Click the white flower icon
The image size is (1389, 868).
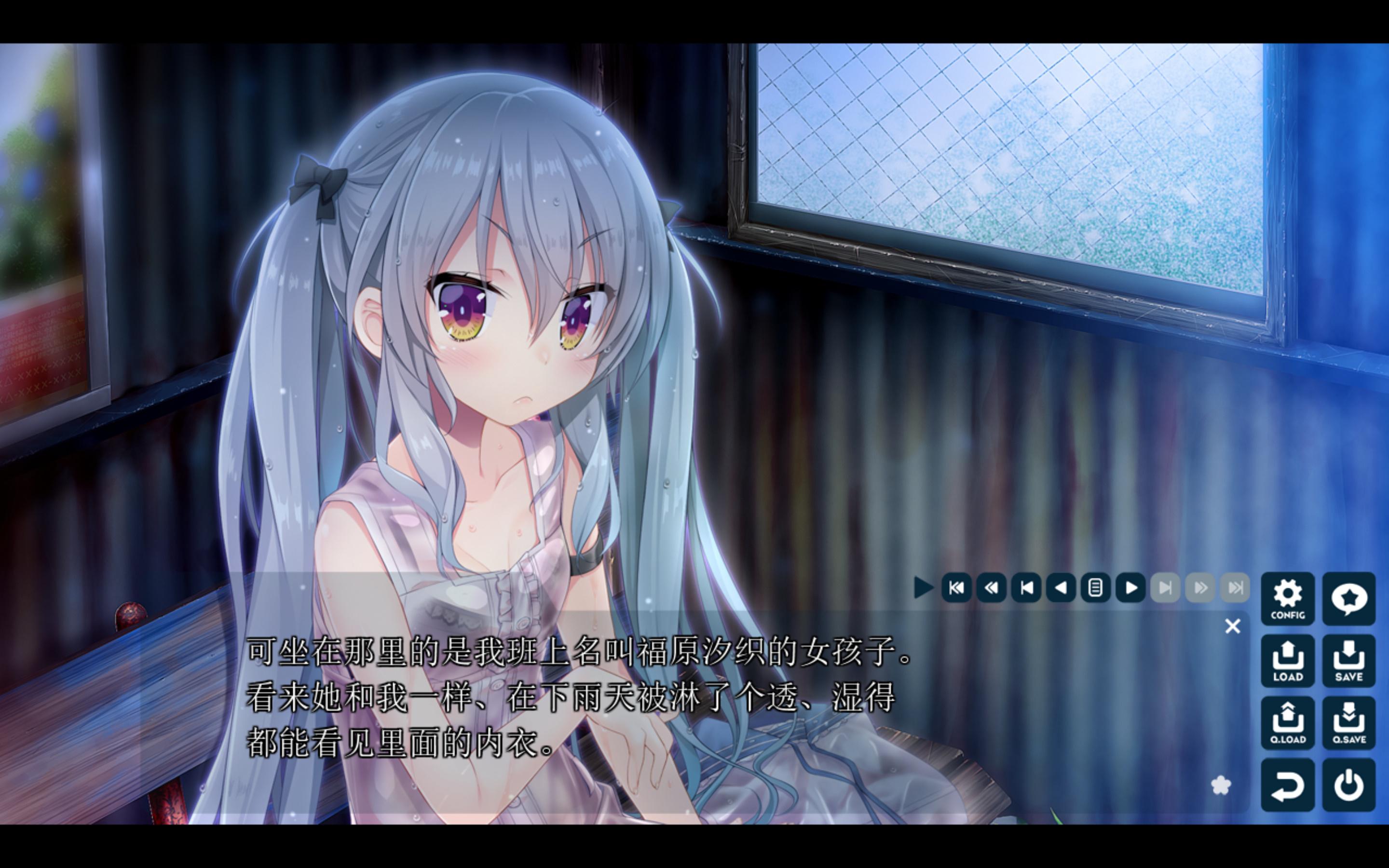point(1221,786)
